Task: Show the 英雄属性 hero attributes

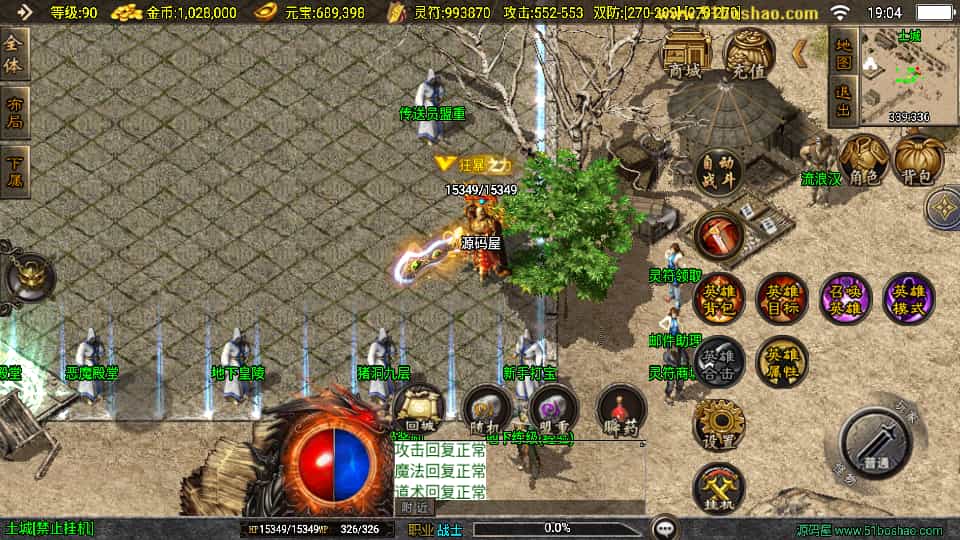Action: coord(781,360)
